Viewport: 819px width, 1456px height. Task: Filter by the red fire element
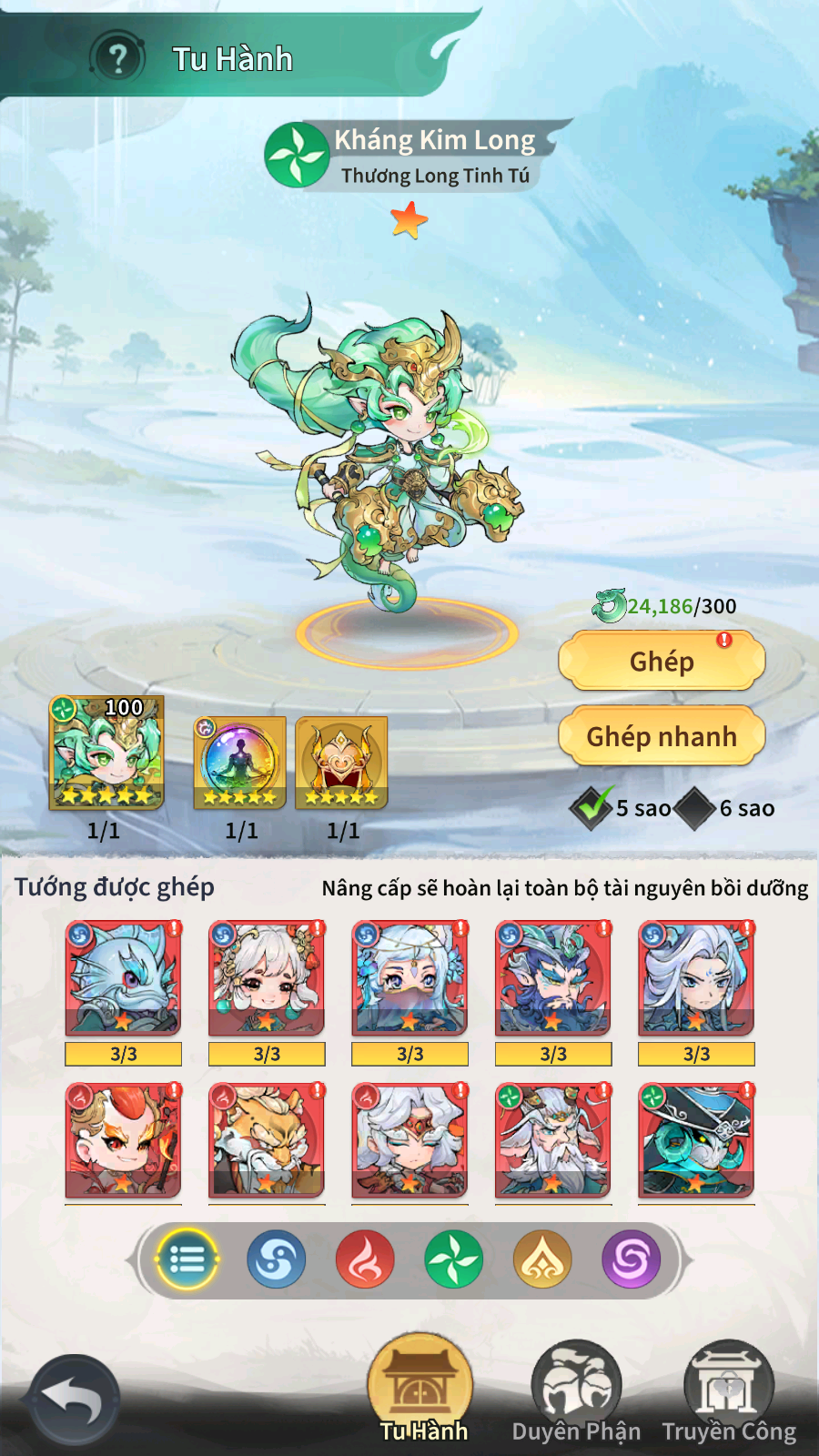365,1259
